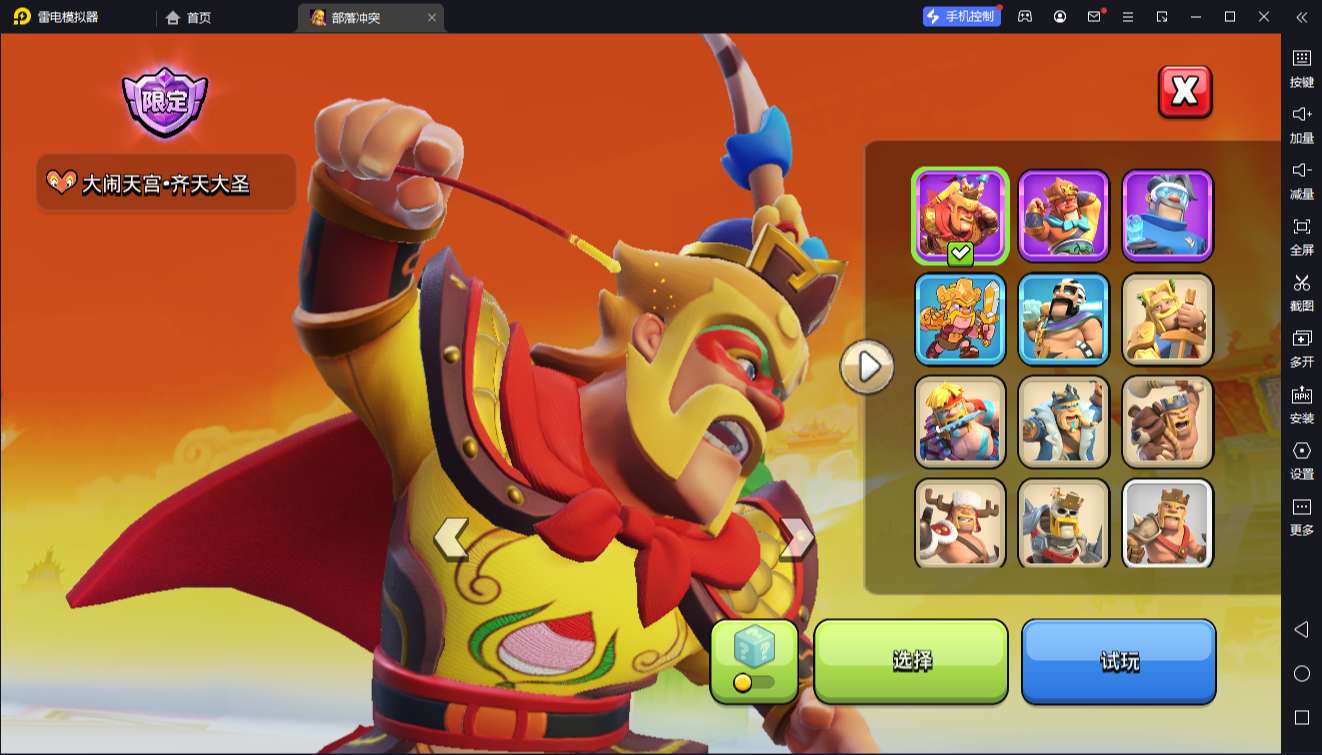Viewport: 1322px width, 755px height.
Task: Show the previous skin with the left arrow
Action: click(451, 539)
